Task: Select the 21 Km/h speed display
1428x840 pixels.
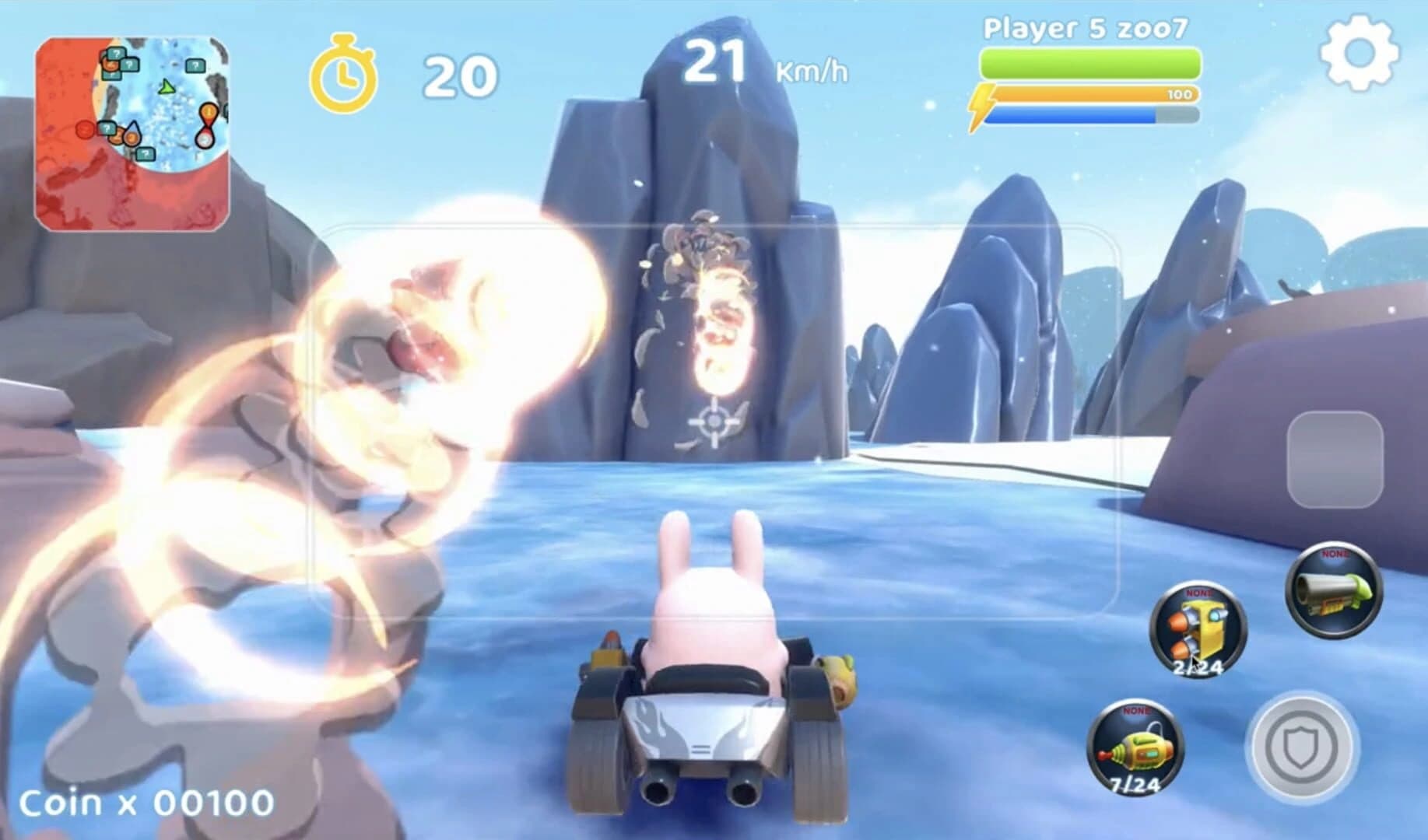Action: (x=756, y=62)
